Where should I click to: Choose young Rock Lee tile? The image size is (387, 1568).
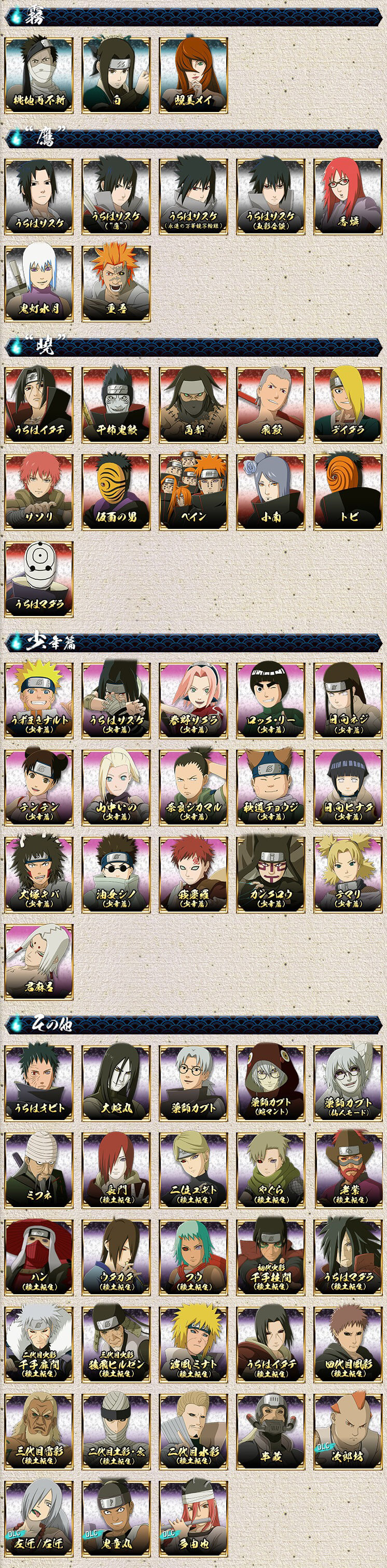(x=271, y=701)
